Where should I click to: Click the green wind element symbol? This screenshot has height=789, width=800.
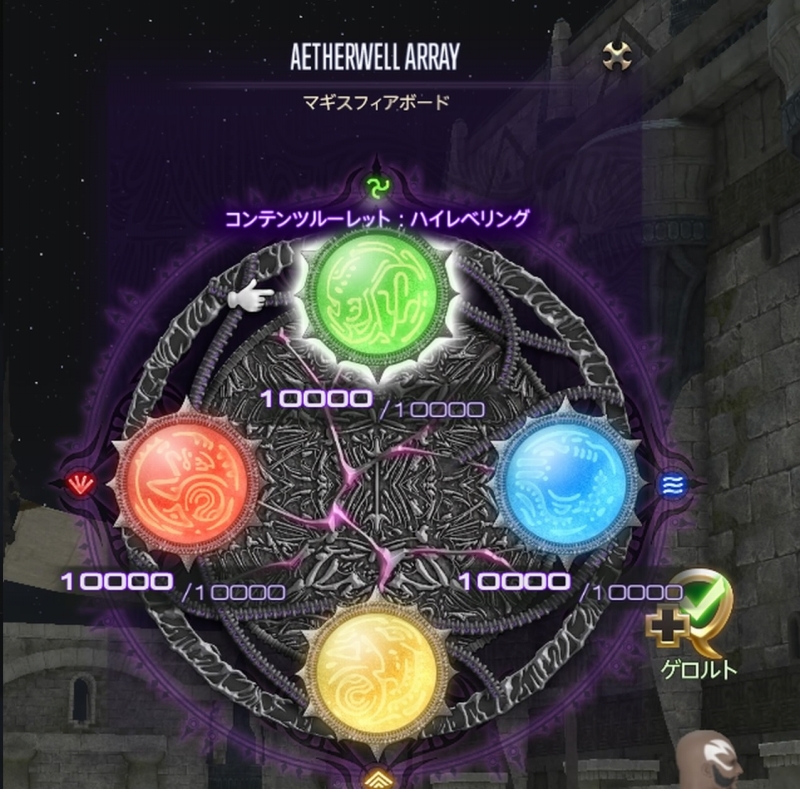[x=377, y=186]
